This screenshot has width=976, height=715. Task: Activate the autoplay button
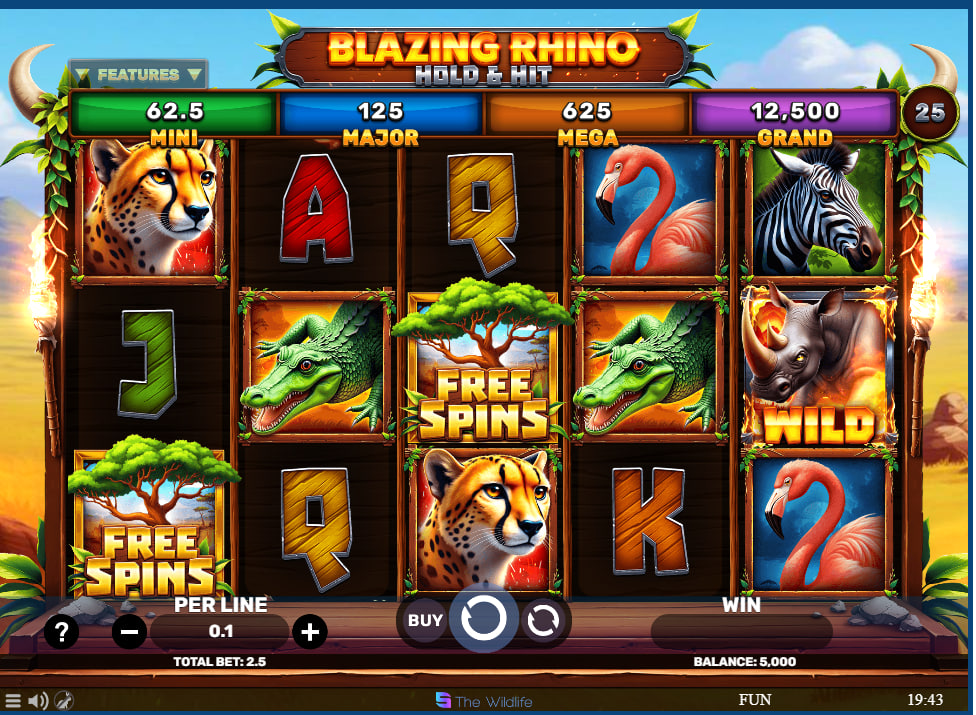tap(543, 620)
